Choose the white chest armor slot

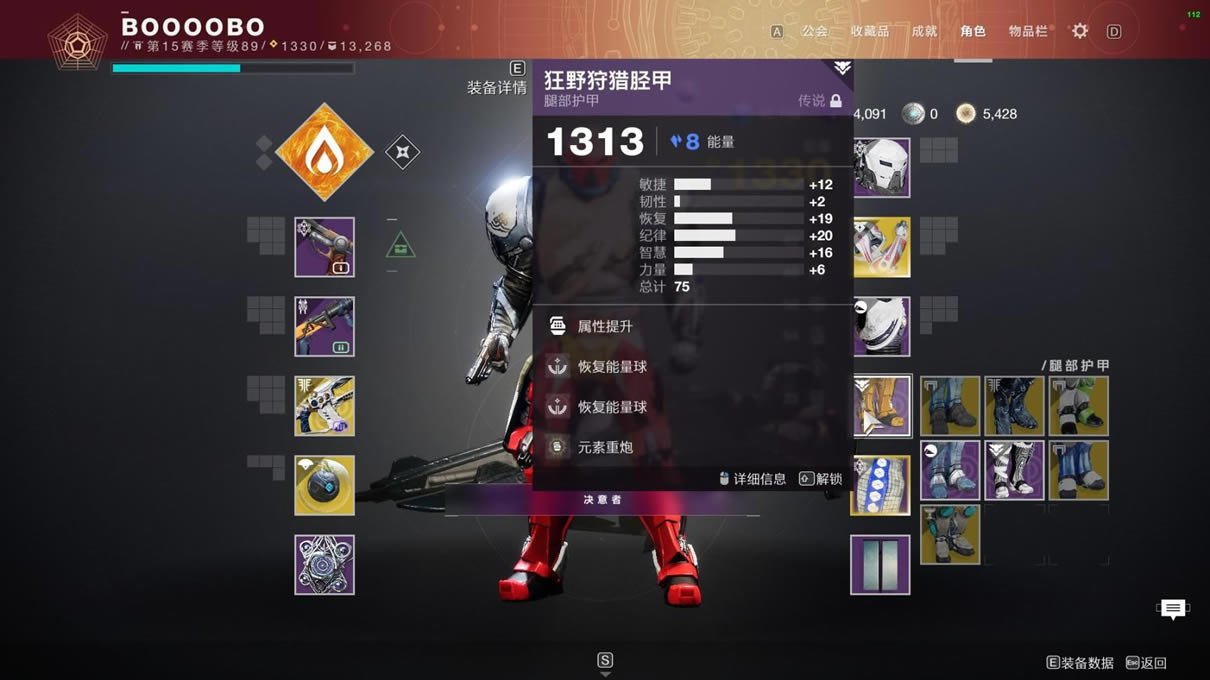(882, 326)
